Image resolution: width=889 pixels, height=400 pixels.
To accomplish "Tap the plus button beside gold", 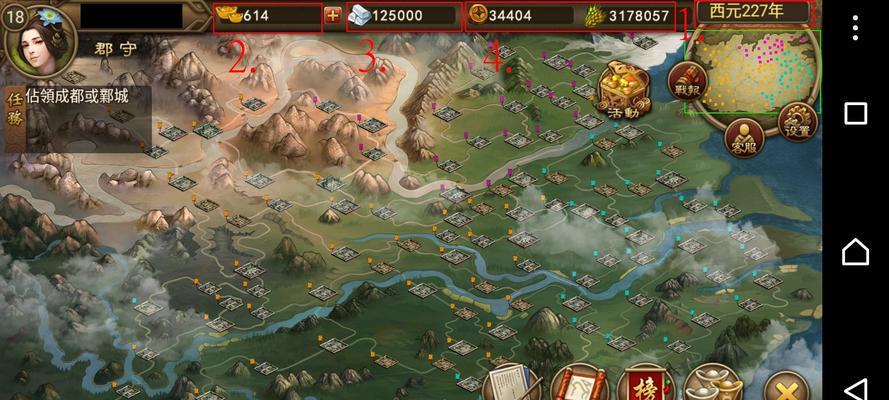I will click(x=333, y=16).
